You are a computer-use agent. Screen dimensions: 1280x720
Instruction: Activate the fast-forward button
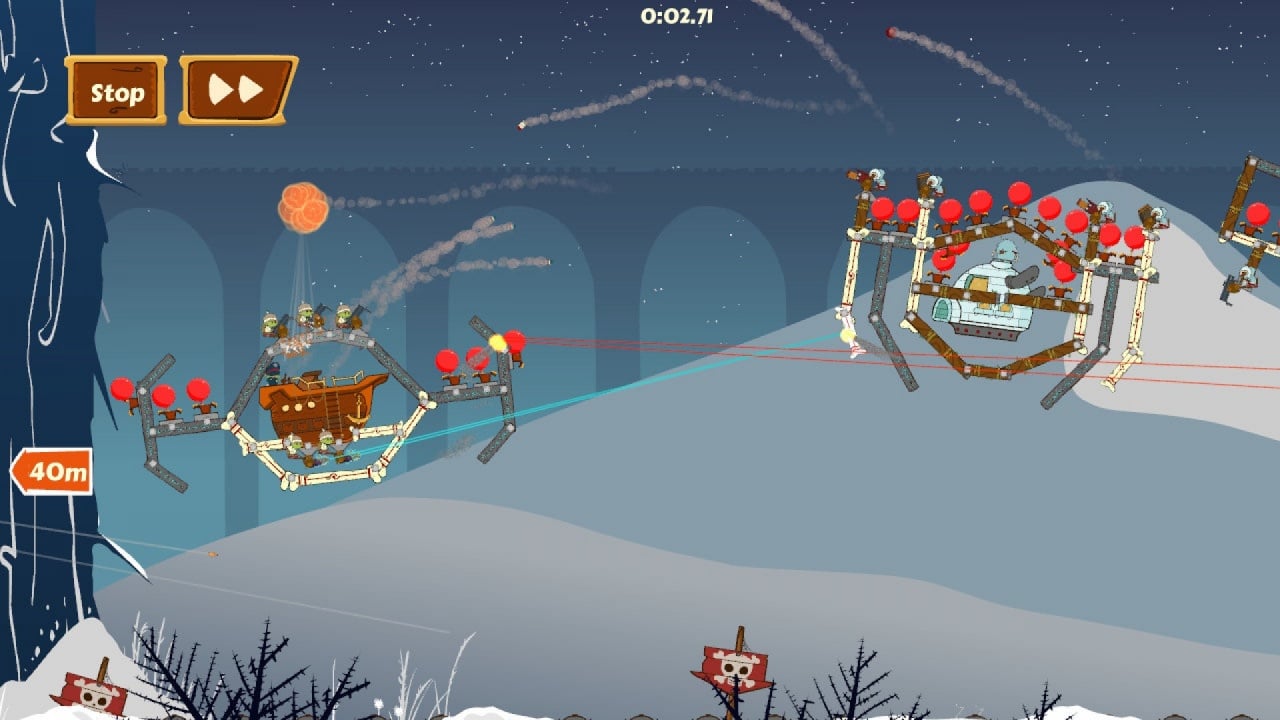tap(238, 91)
